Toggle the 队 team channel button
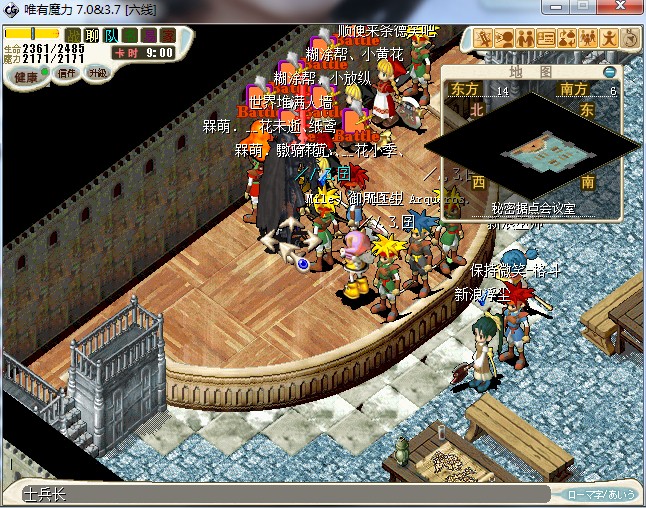 pyautogui.click(x=111, y=35)
